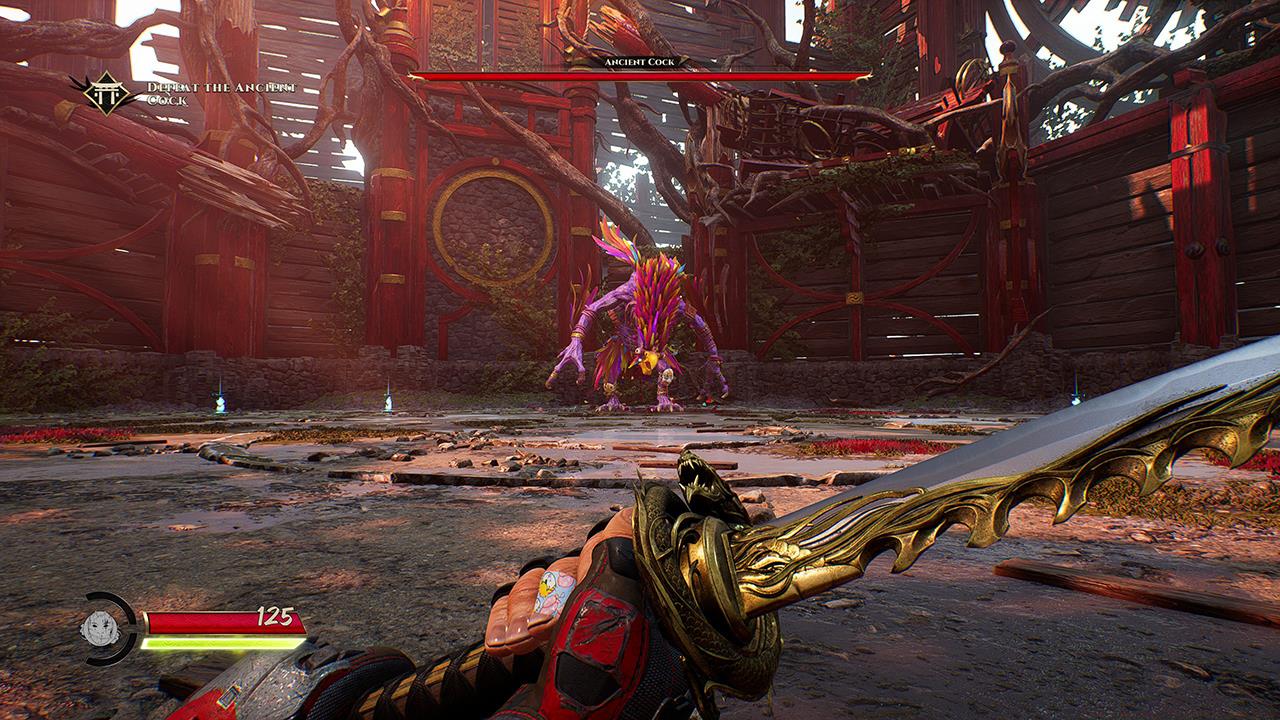Select the Ancient Cock boss character

coord(640,320)
